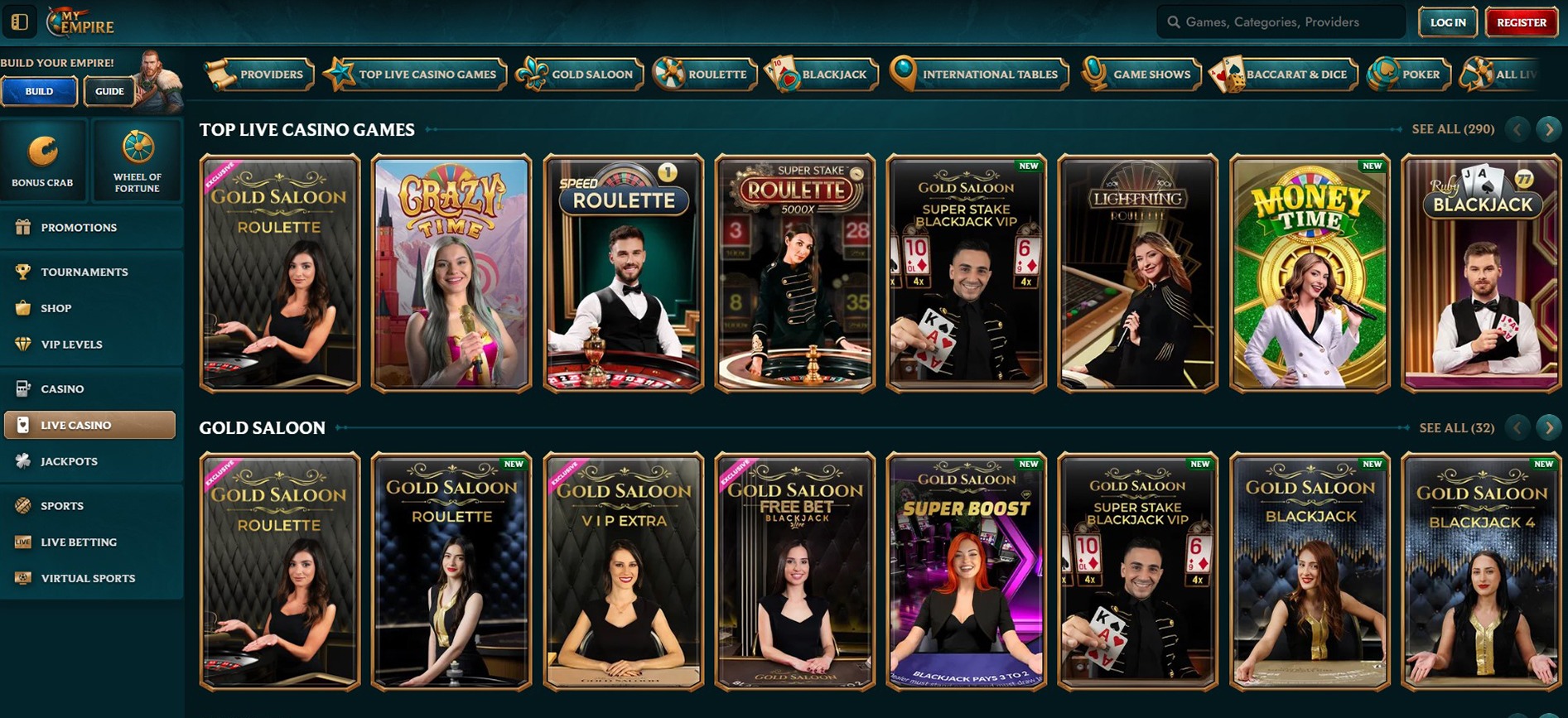Open the Poker category
Viewport: 1568px width, 718px height.
coord(1408,74)
